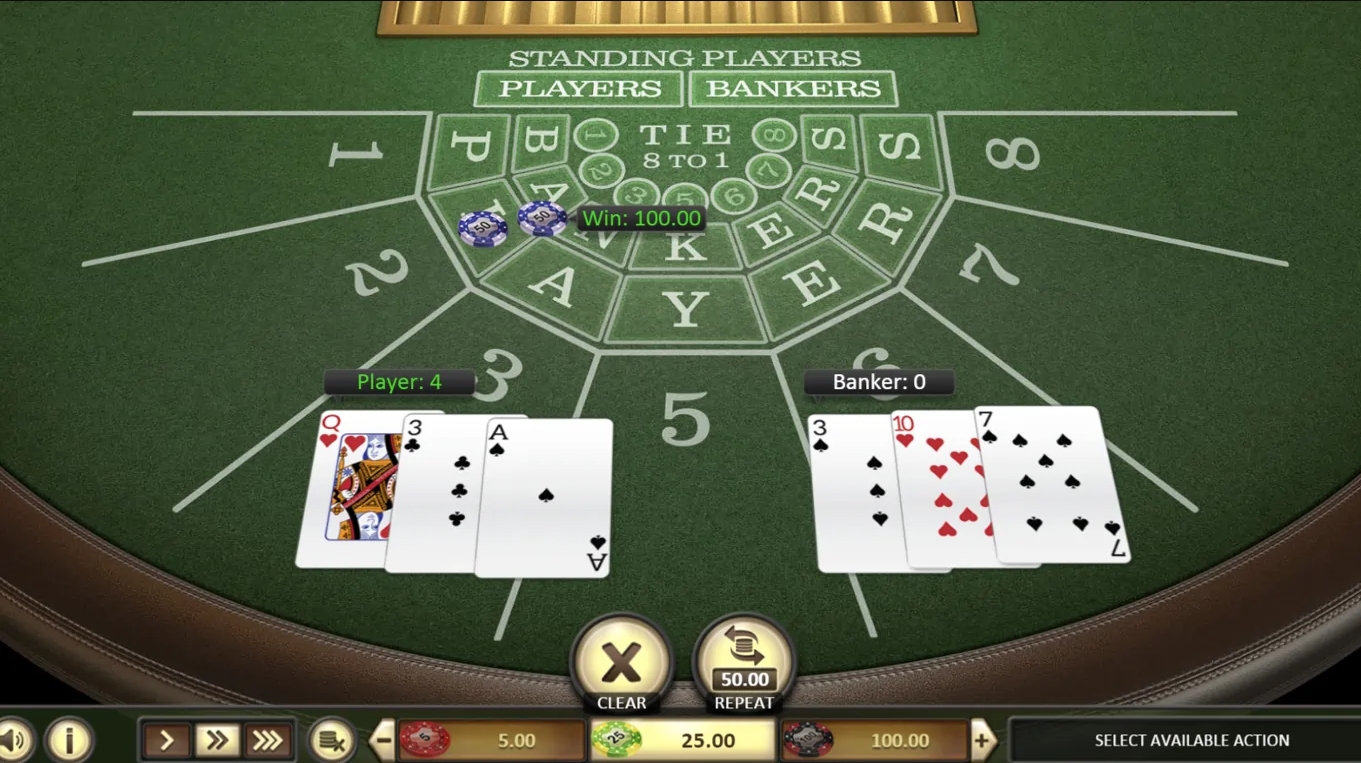Decrease chip denominations with minus arrow
The height and width of the screenshot is (763, 1361).
tap(382, 741)
